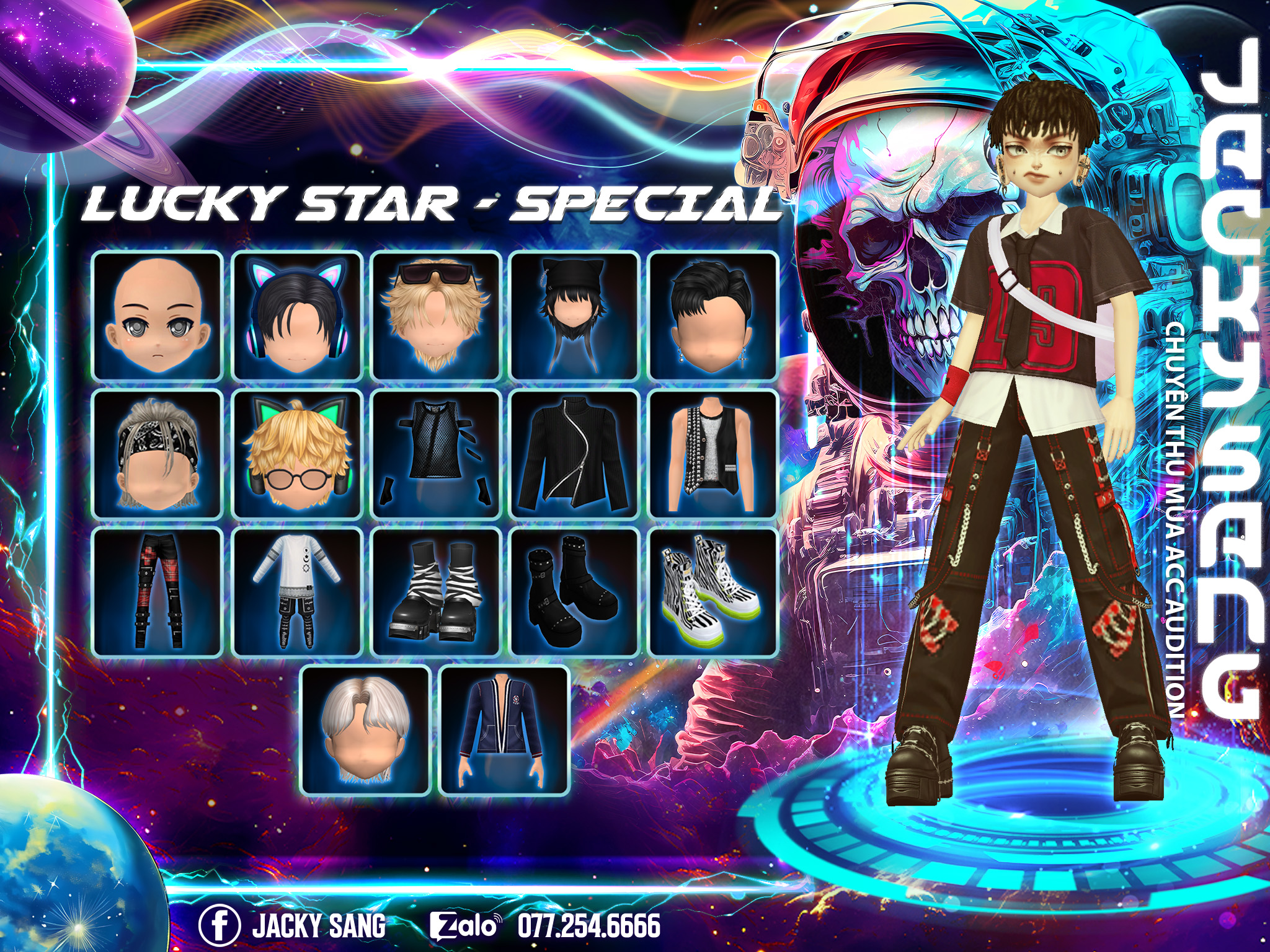Select the gray hair with bandana tile
Viewport: 1270px width, 952px height.
[x=158, y=454]
